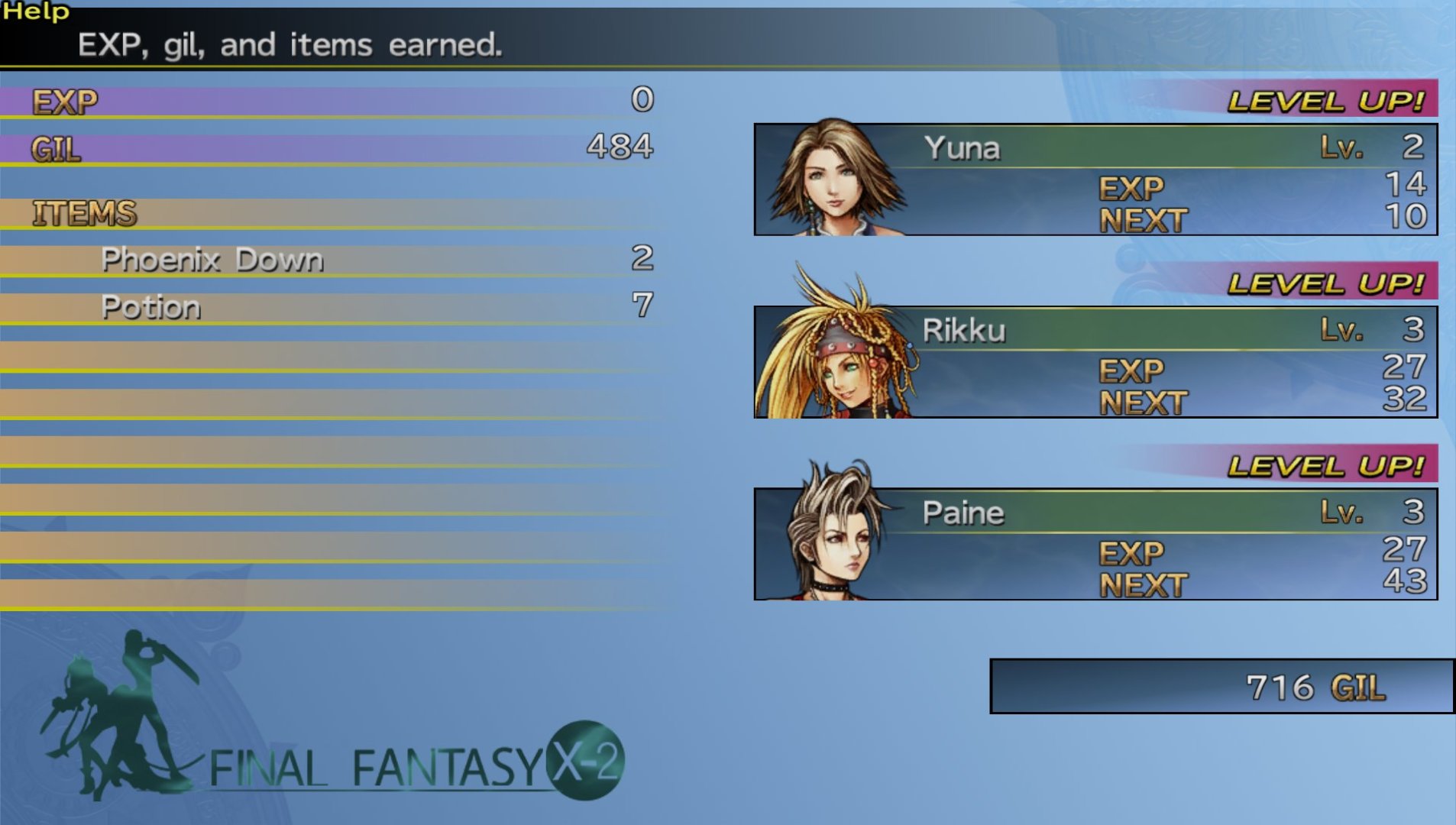Choose the Potion item row
Screen dimensions: 1456x825
point(328,307)
